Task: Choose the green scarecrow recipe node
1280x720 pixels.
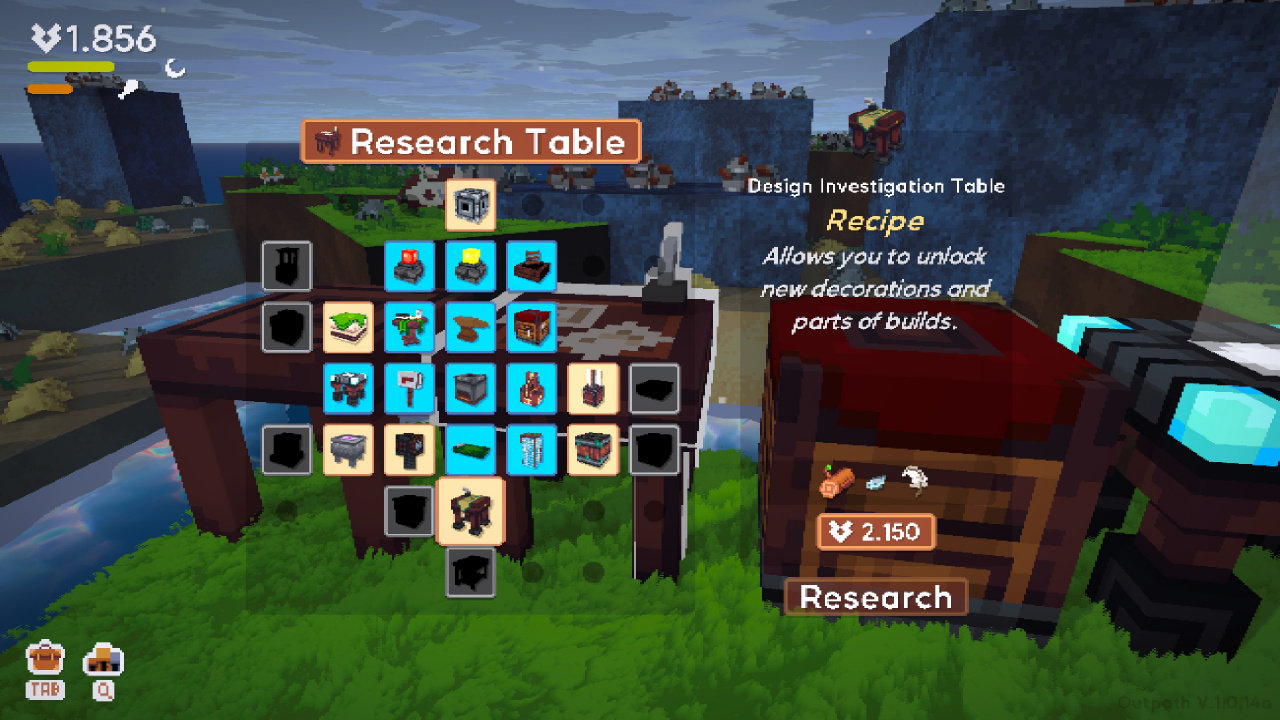Action: [x=409, y=327]
